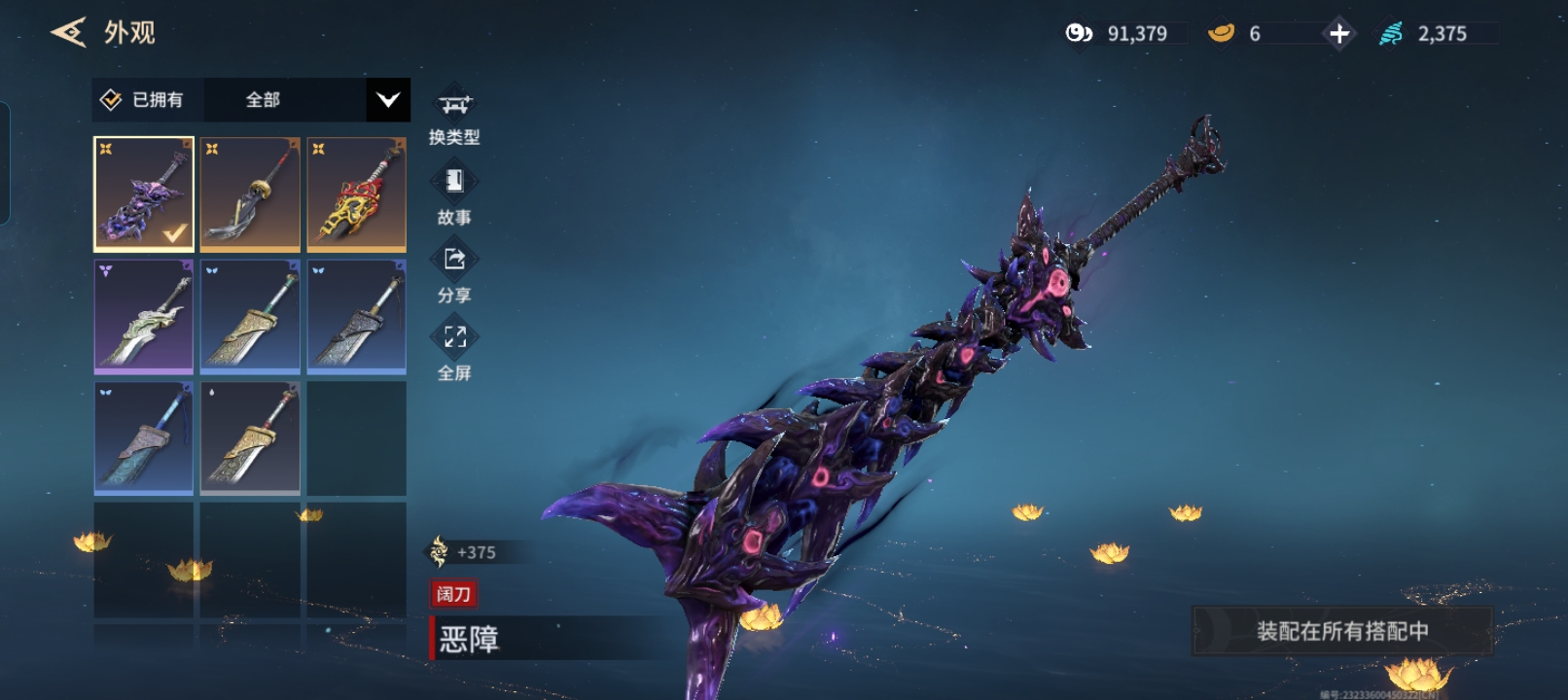The width and height of the screenshot is (1568, 700).
Task: Choose the light blue tasseled blade skin
Action: pos(144,437)
